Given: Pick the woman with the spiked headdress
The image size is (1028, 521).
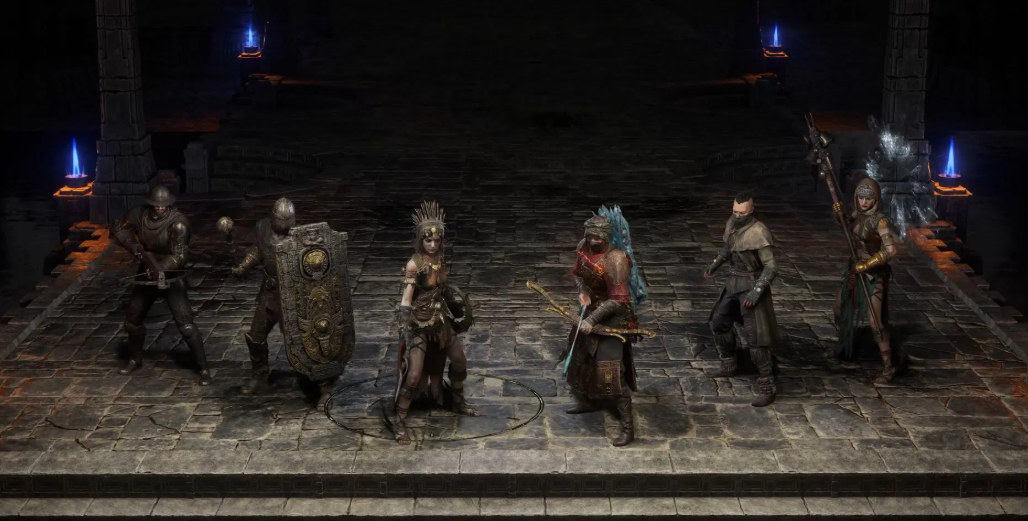Looking at the screenshot, I should (430, 310).
